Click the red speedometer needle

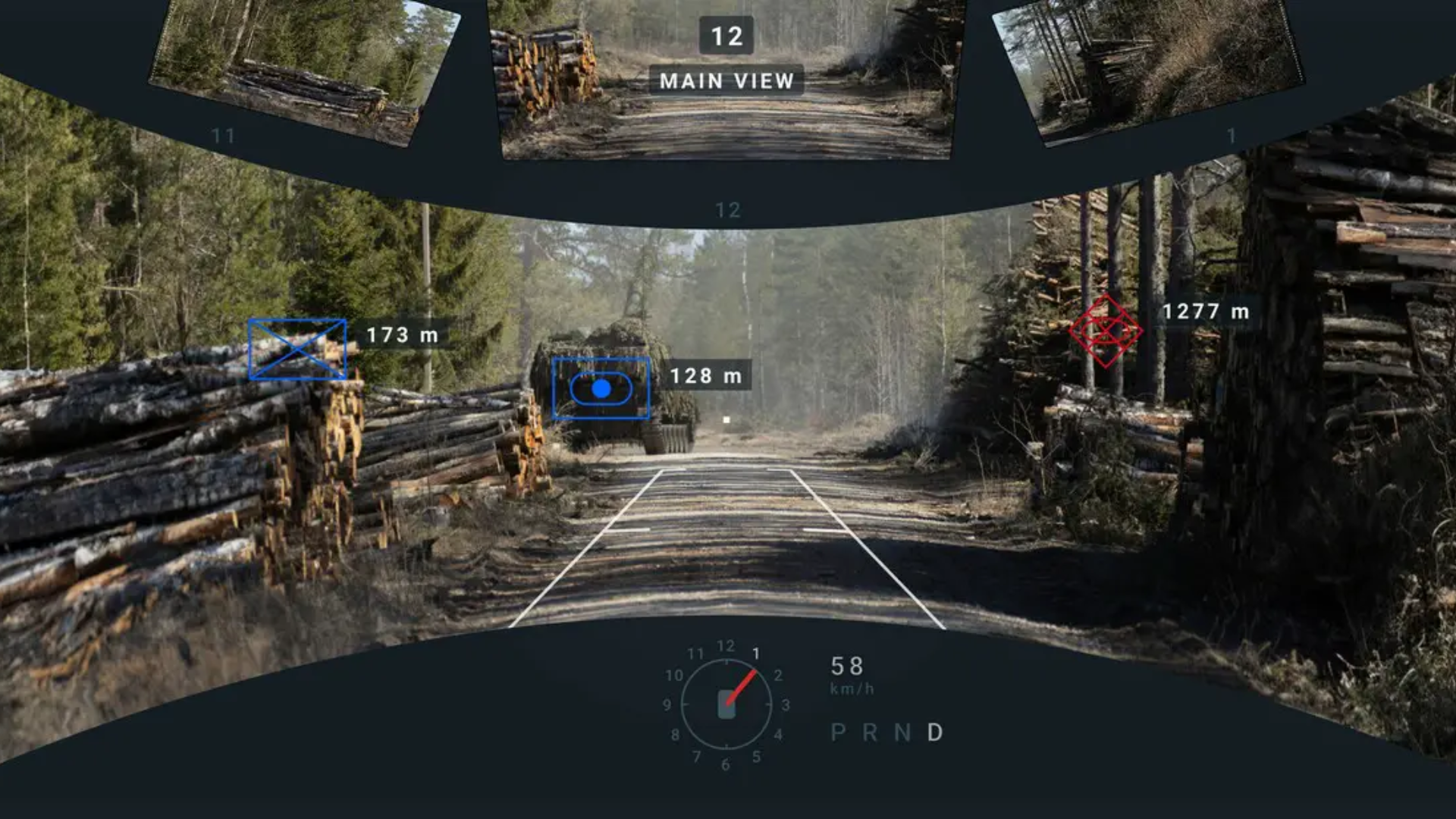click(x=742, y=689)
